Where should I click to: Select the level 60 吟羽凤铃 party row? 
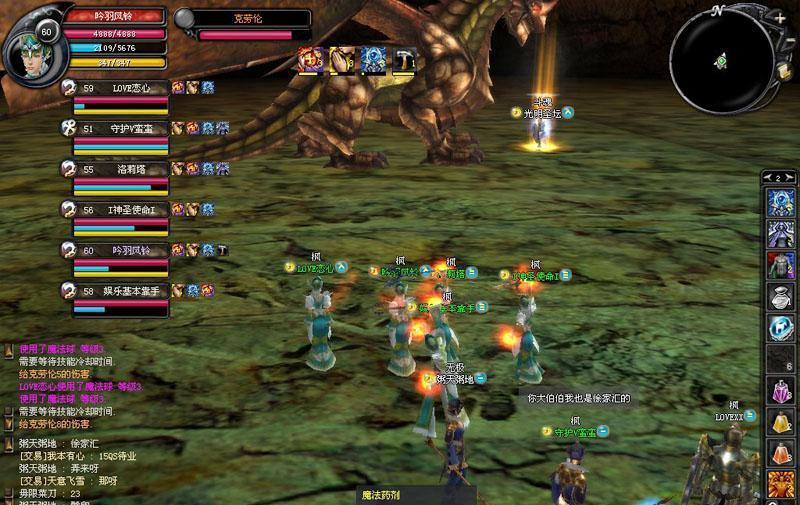[x=122, y=251]
